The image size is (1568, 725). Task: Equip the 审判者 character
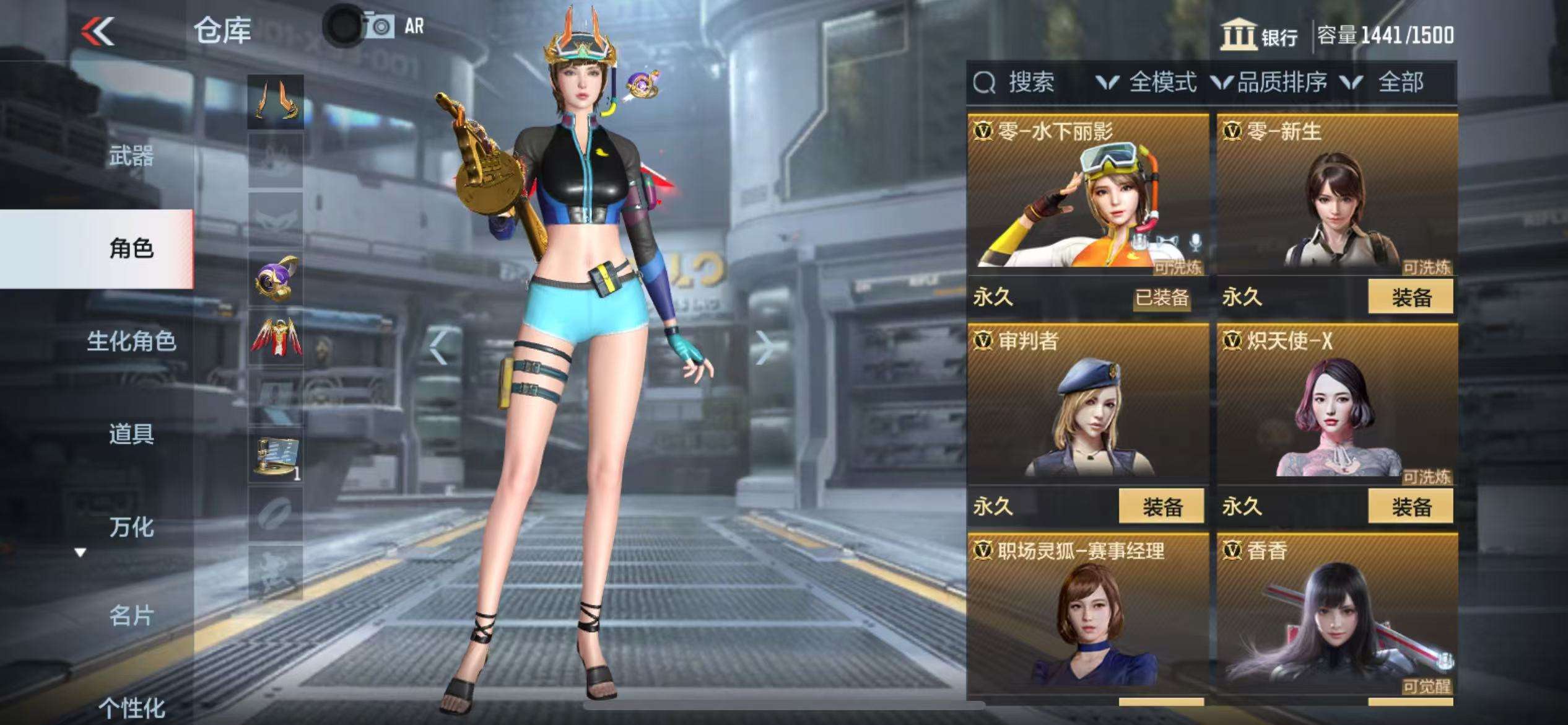1161,507
